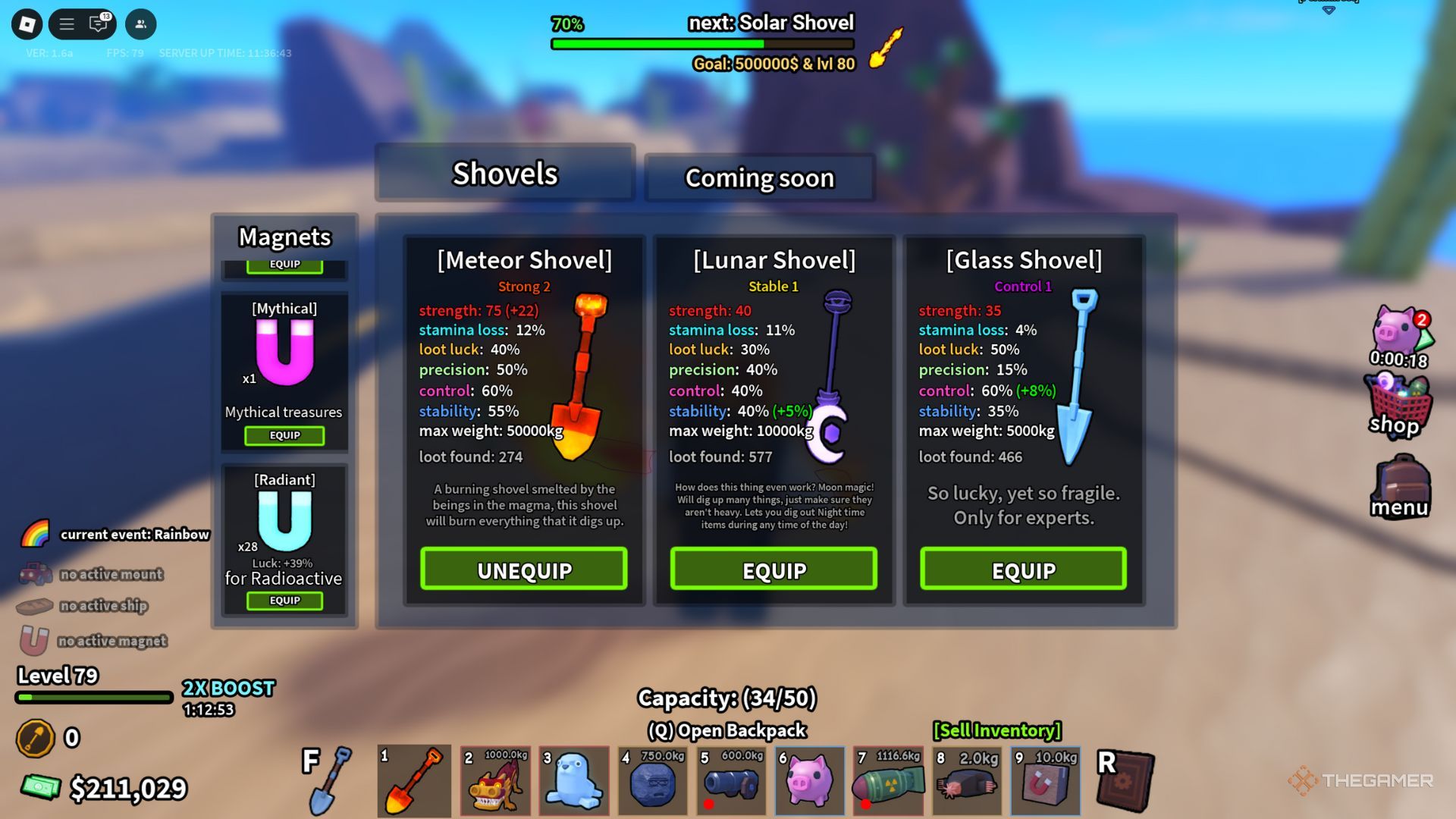
Task: Equip the Glass Shovel
Action: (x=1023, y=570)
